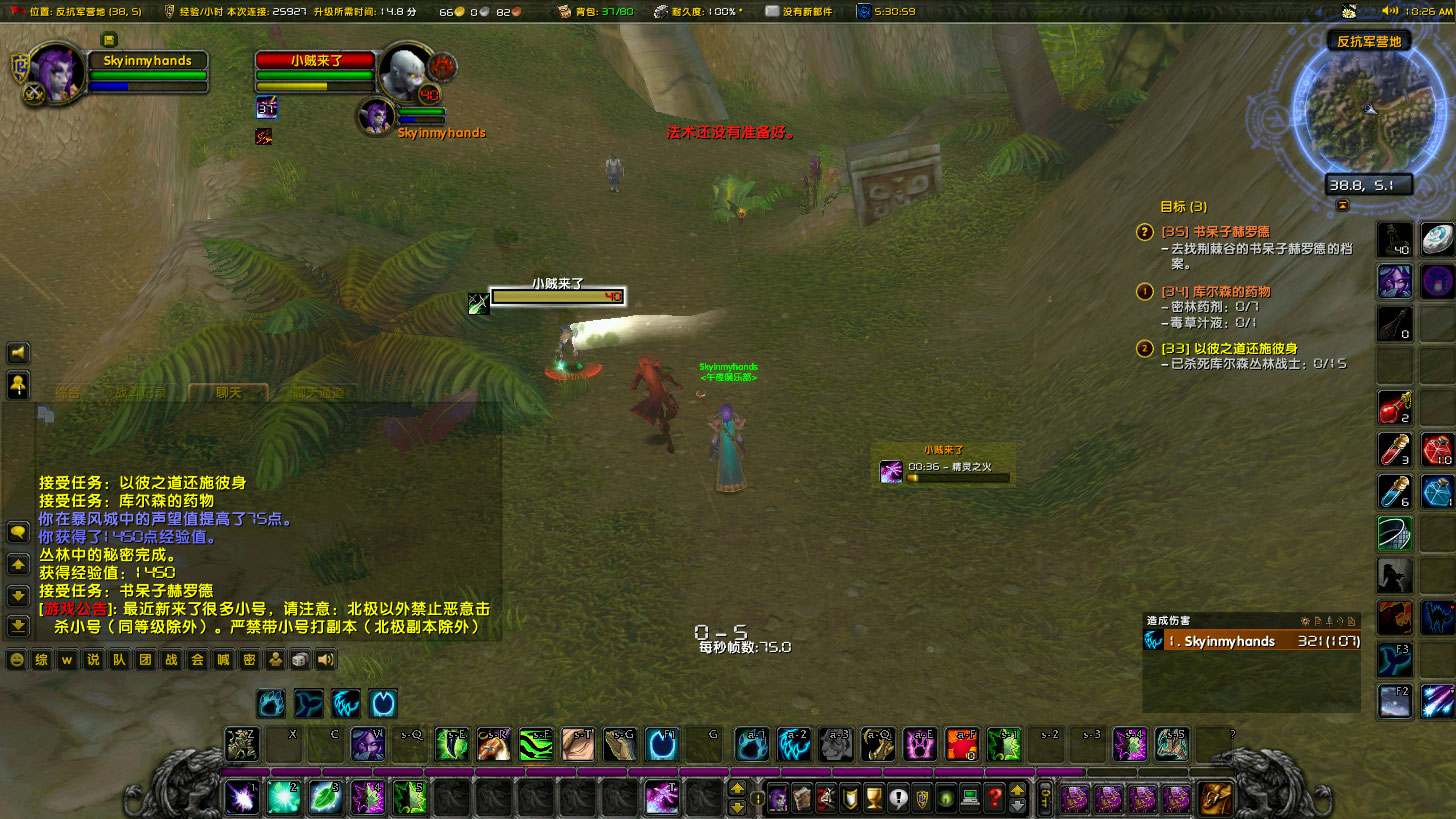
Task: Open the quest log exclamation bubble icon
Action: point(897,797)
